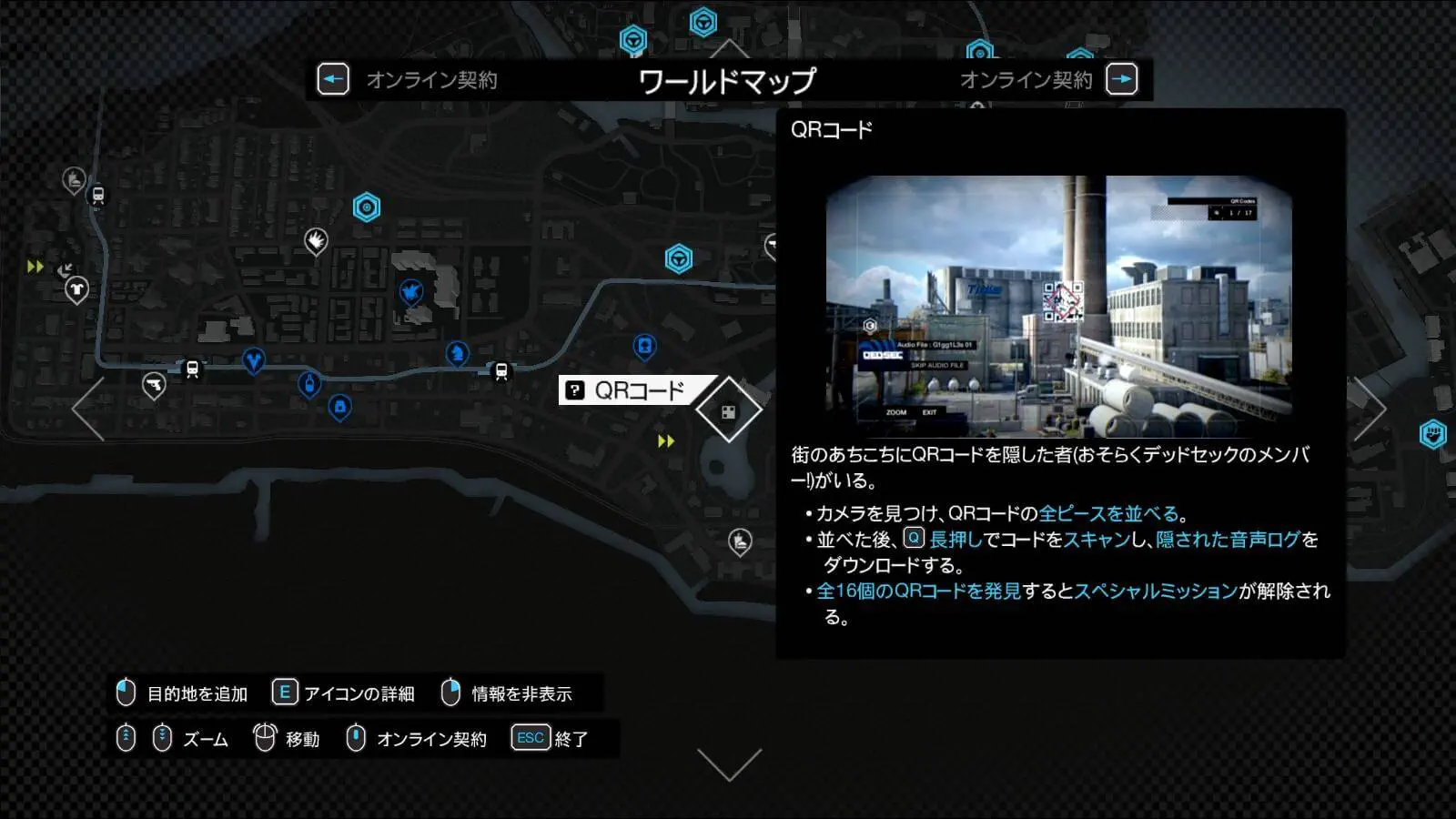Pan the map using the left chevron
1456x819 pixels.
(x=89, y=409)
